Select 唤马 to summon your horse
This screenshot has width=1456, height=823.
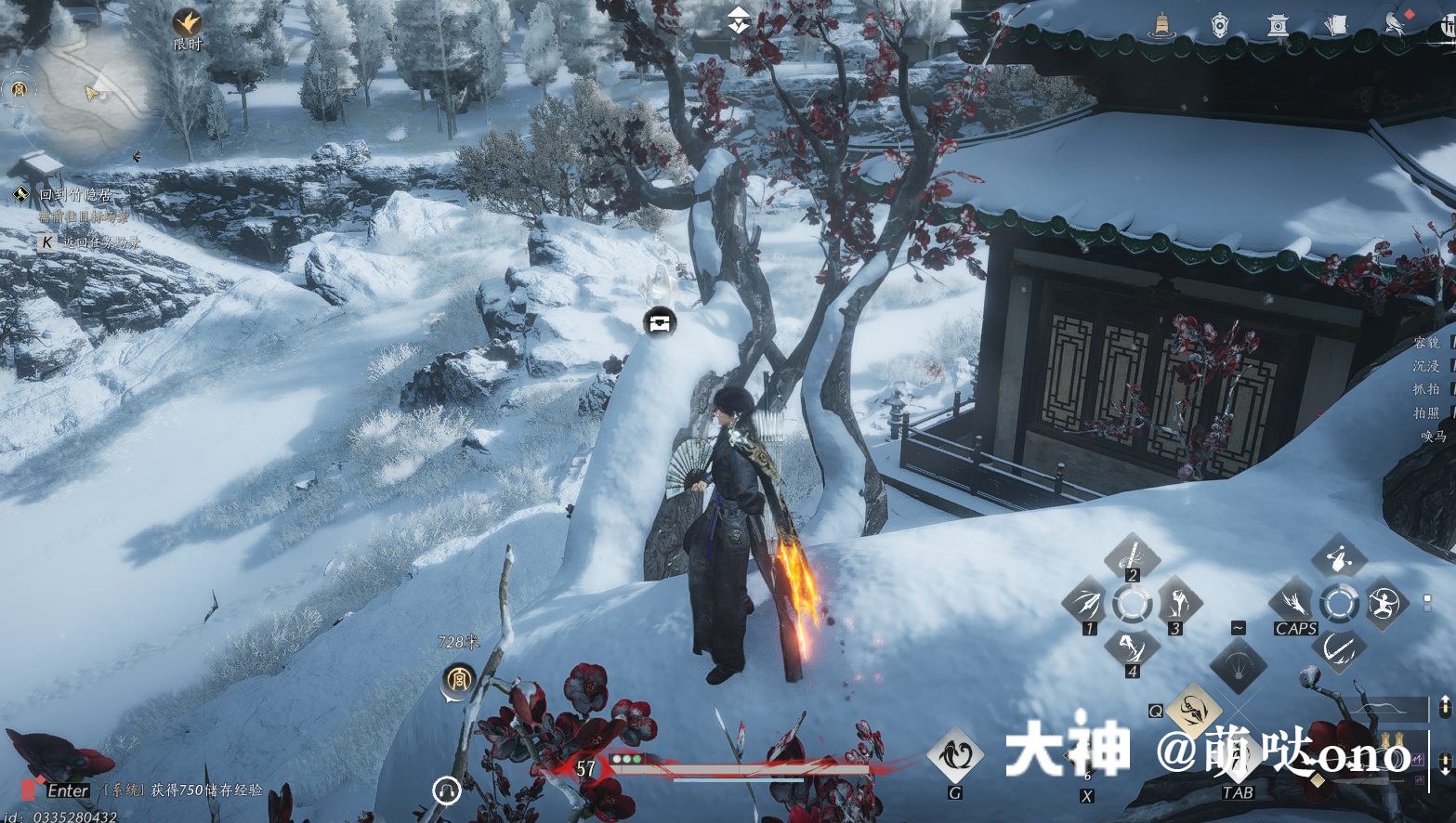pyautogui.click(x=1435, y=435)
